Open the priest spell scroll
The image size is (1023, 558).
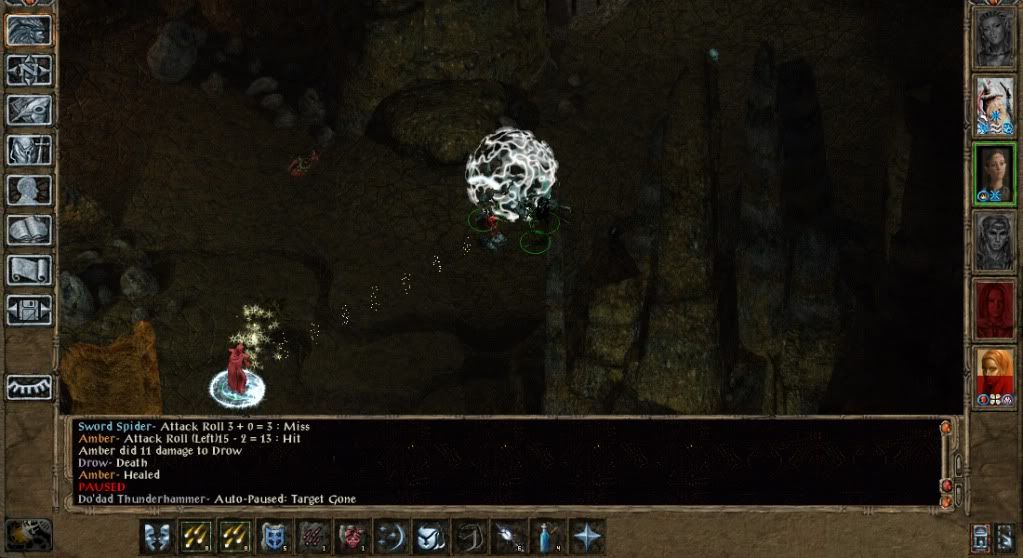click(29, 269)
